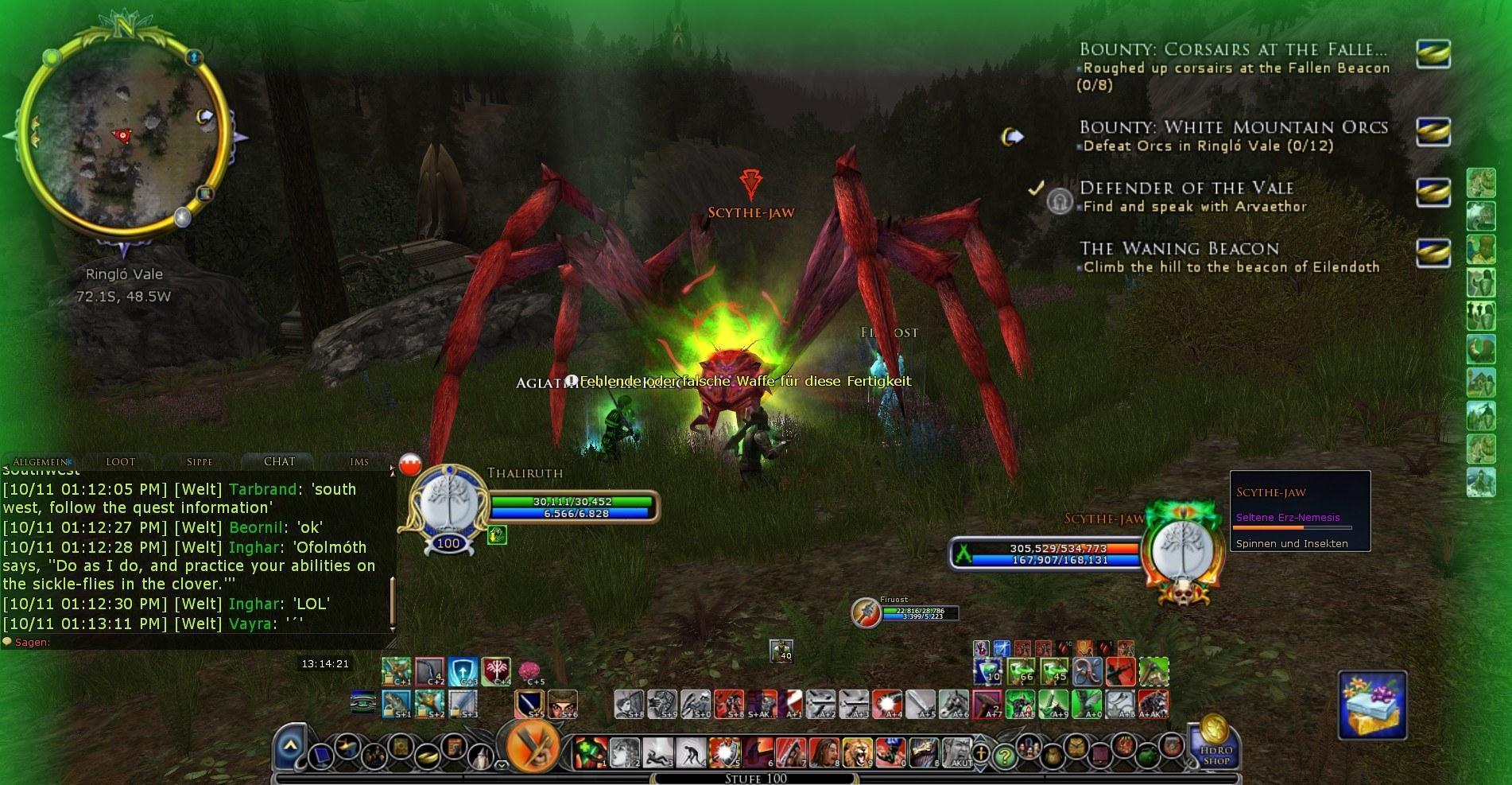
Task: Switch to the Loot chat tab
Action: click(x=121, y=461)
